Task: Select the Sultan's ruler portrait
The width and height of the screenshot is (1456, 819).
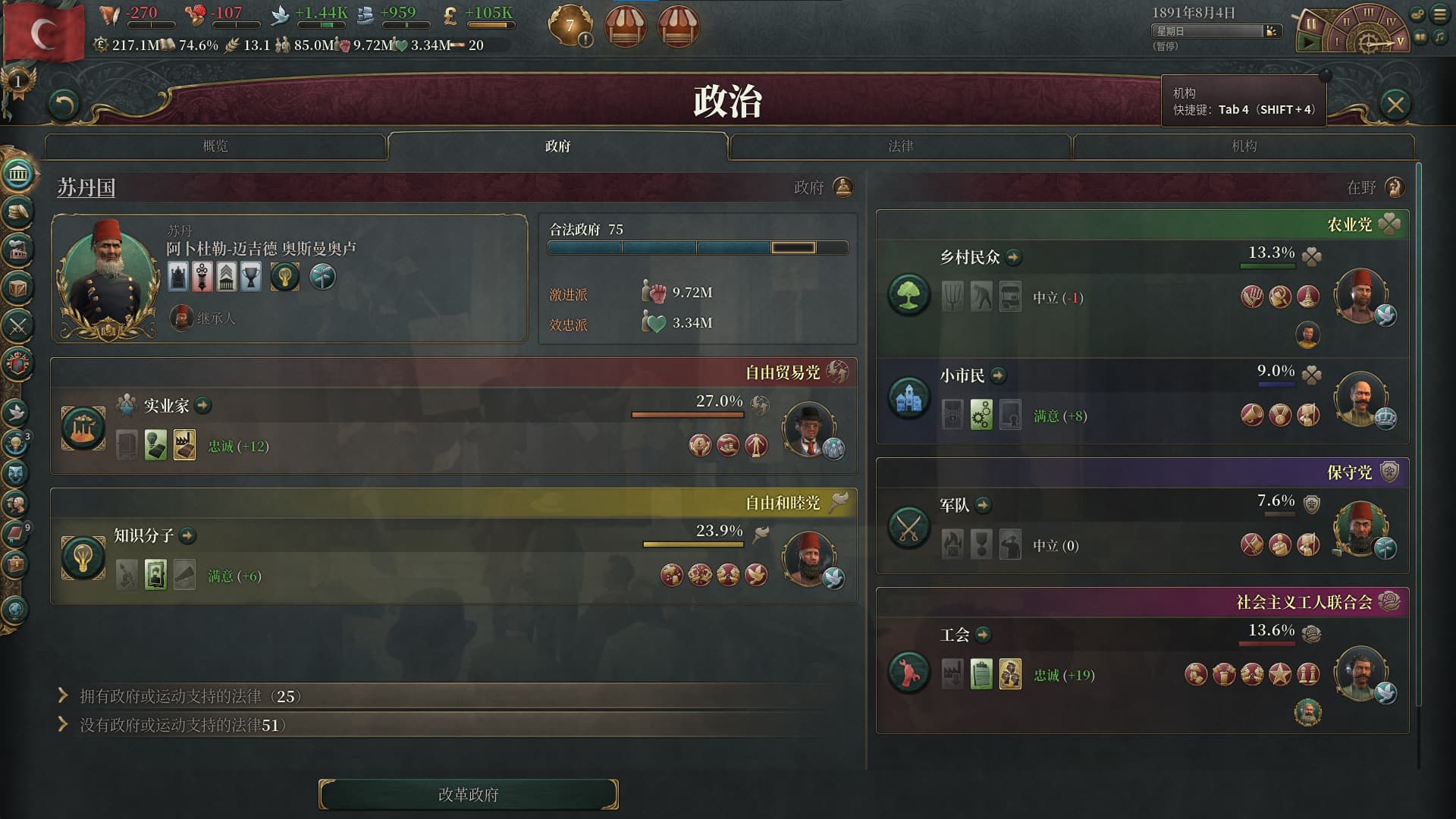Action: 108,277
